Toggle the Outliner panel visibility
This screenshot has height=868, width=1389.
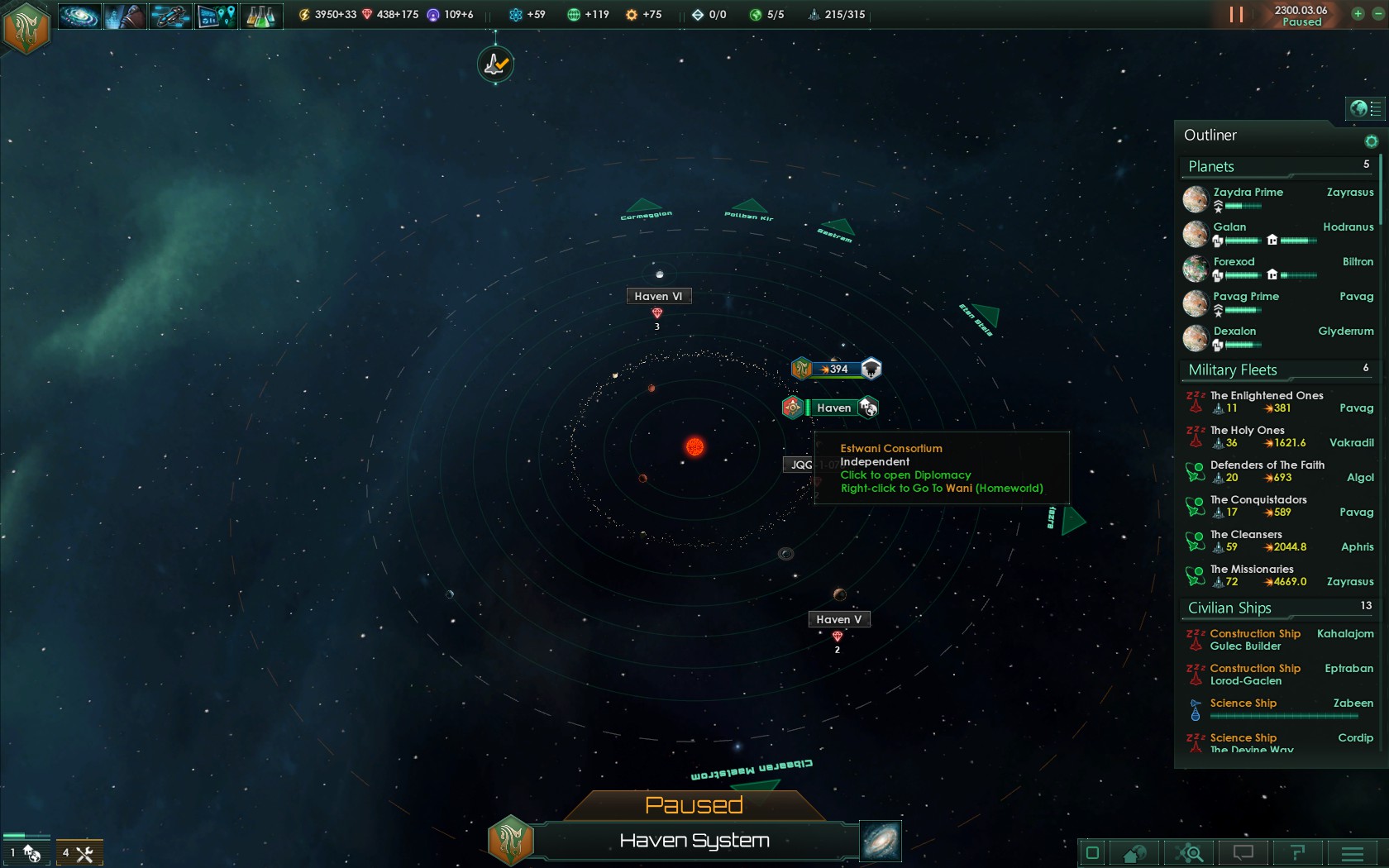click(1365, 108)
